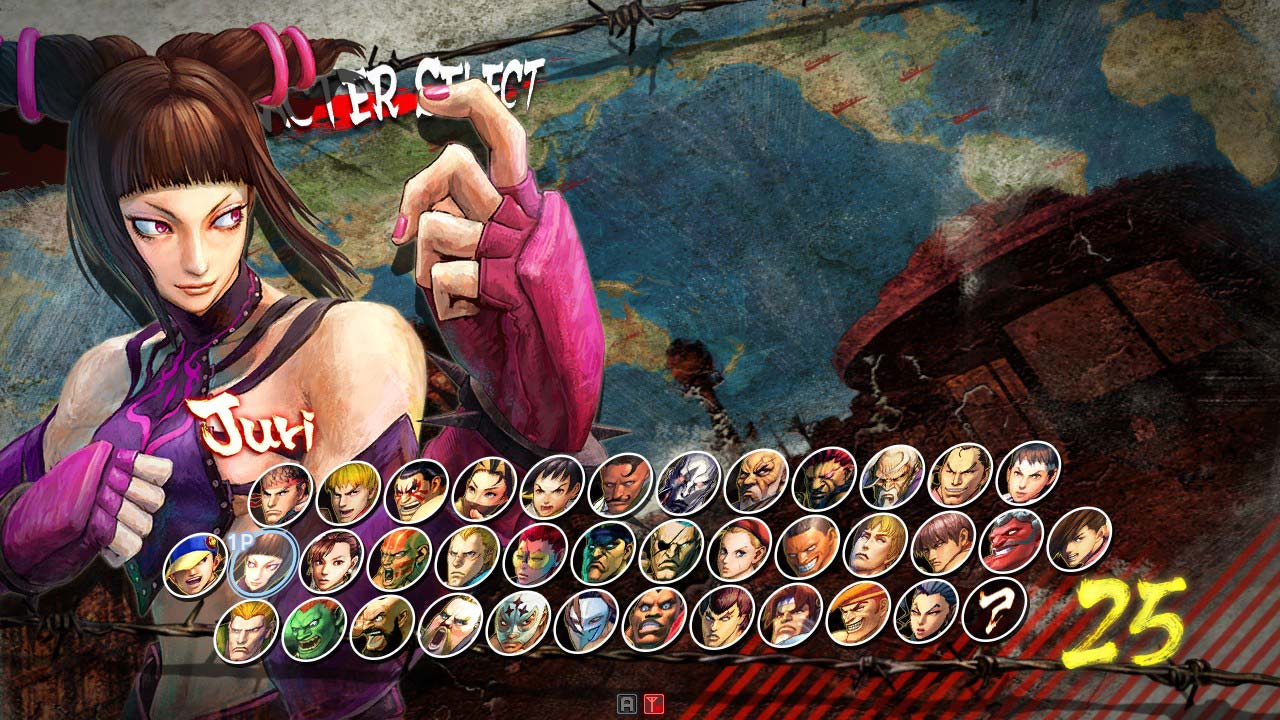Viewport: 1280px width, 720px height.
Task: Select Balrog the boxer's portrait
Action: 654,618
